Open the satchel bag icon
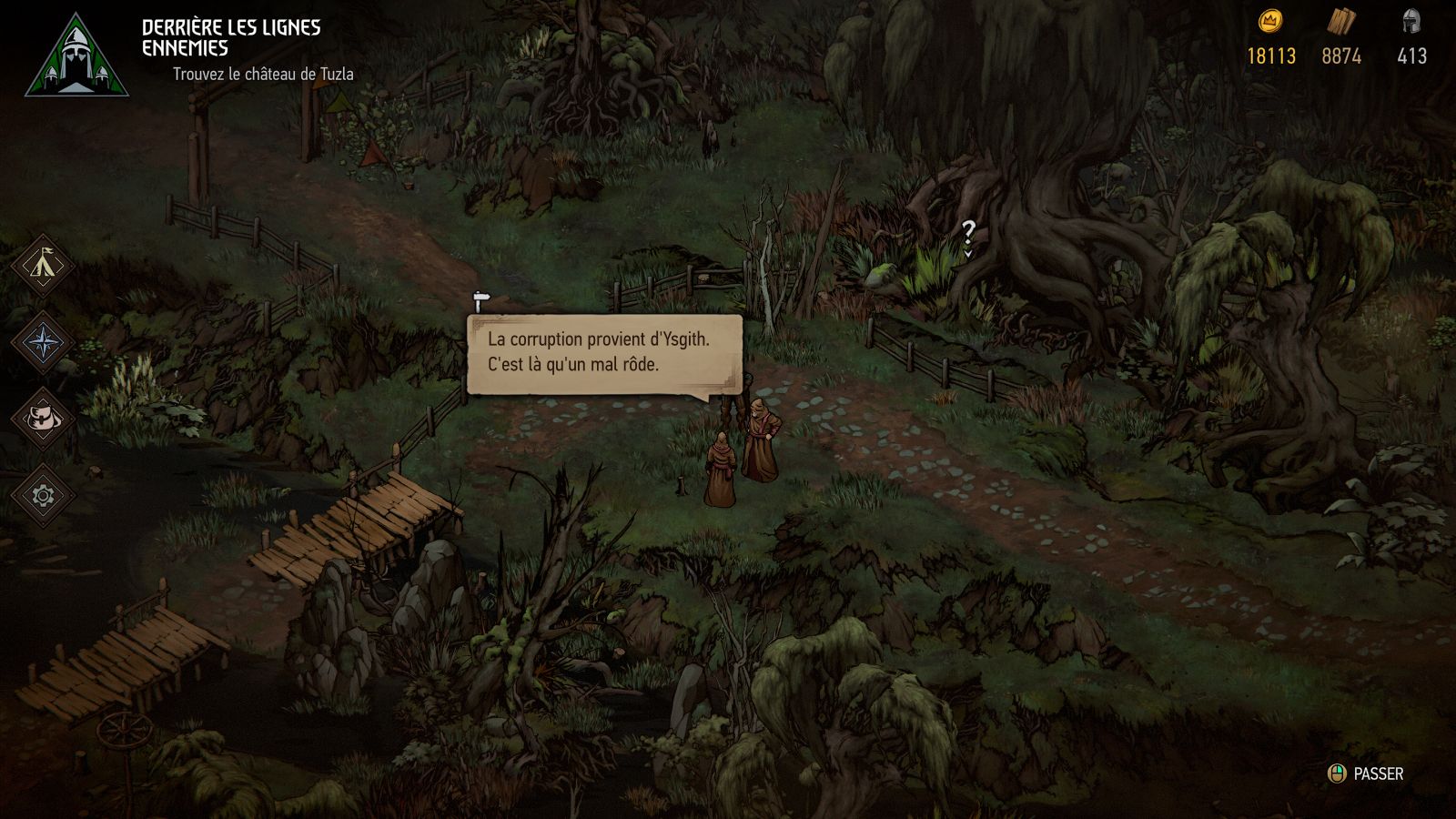Viewport: 1456px width, 819px height. click(43, 419)
